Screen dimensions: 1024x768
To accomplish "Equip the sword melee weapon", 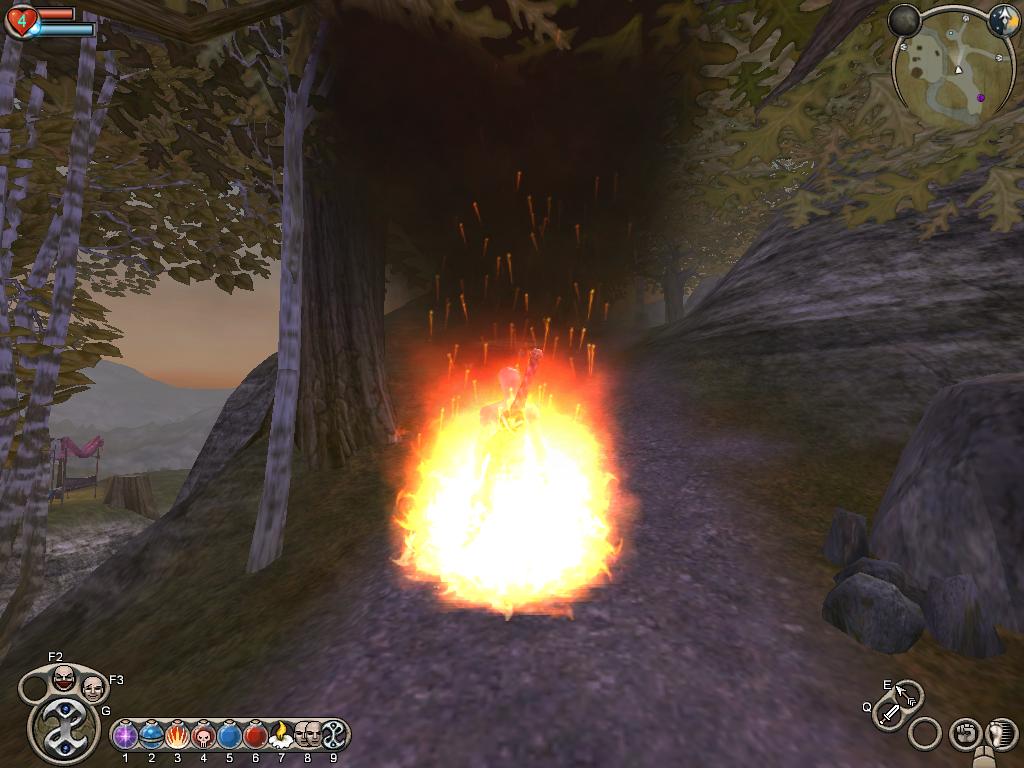I will click(888, 714).
